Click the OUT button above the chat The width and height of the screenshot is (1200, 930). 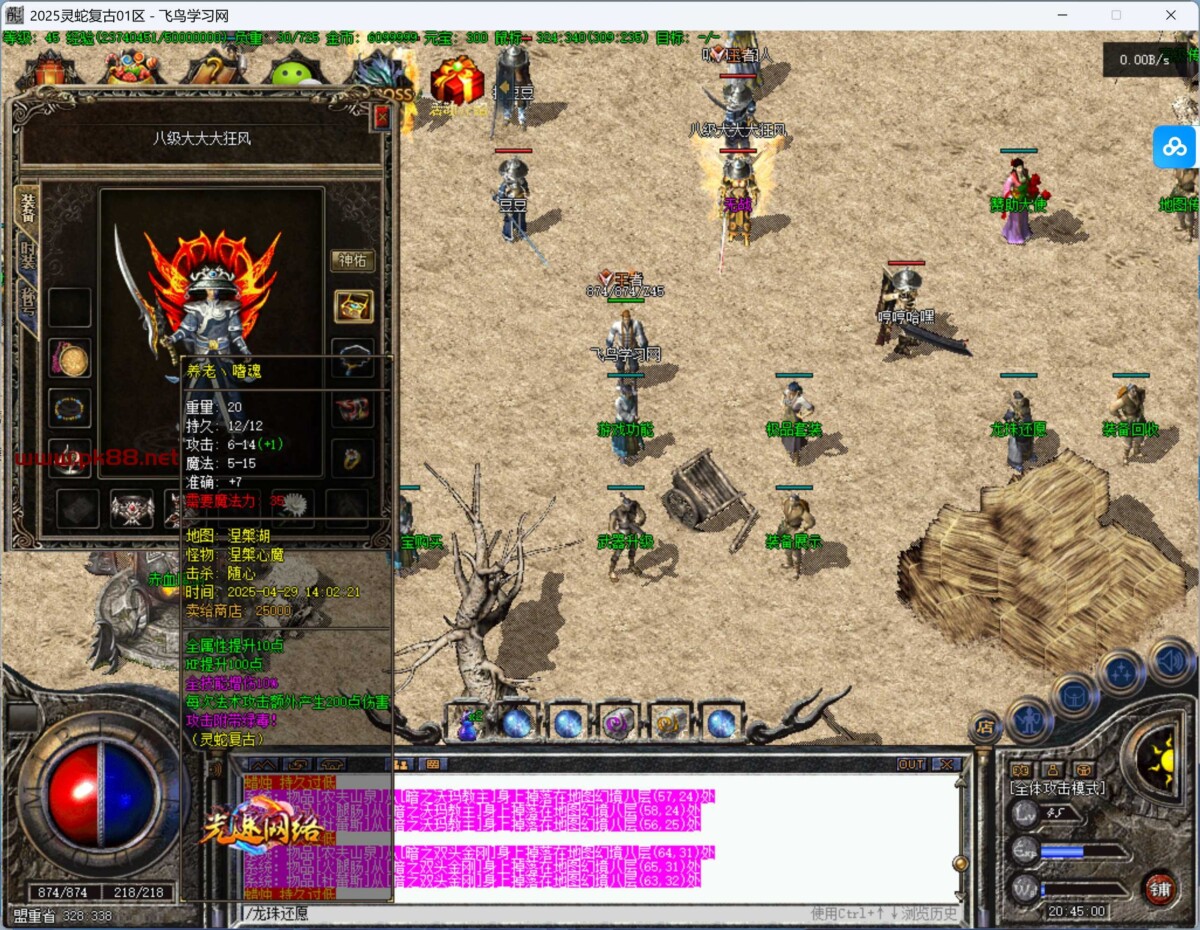911,764
